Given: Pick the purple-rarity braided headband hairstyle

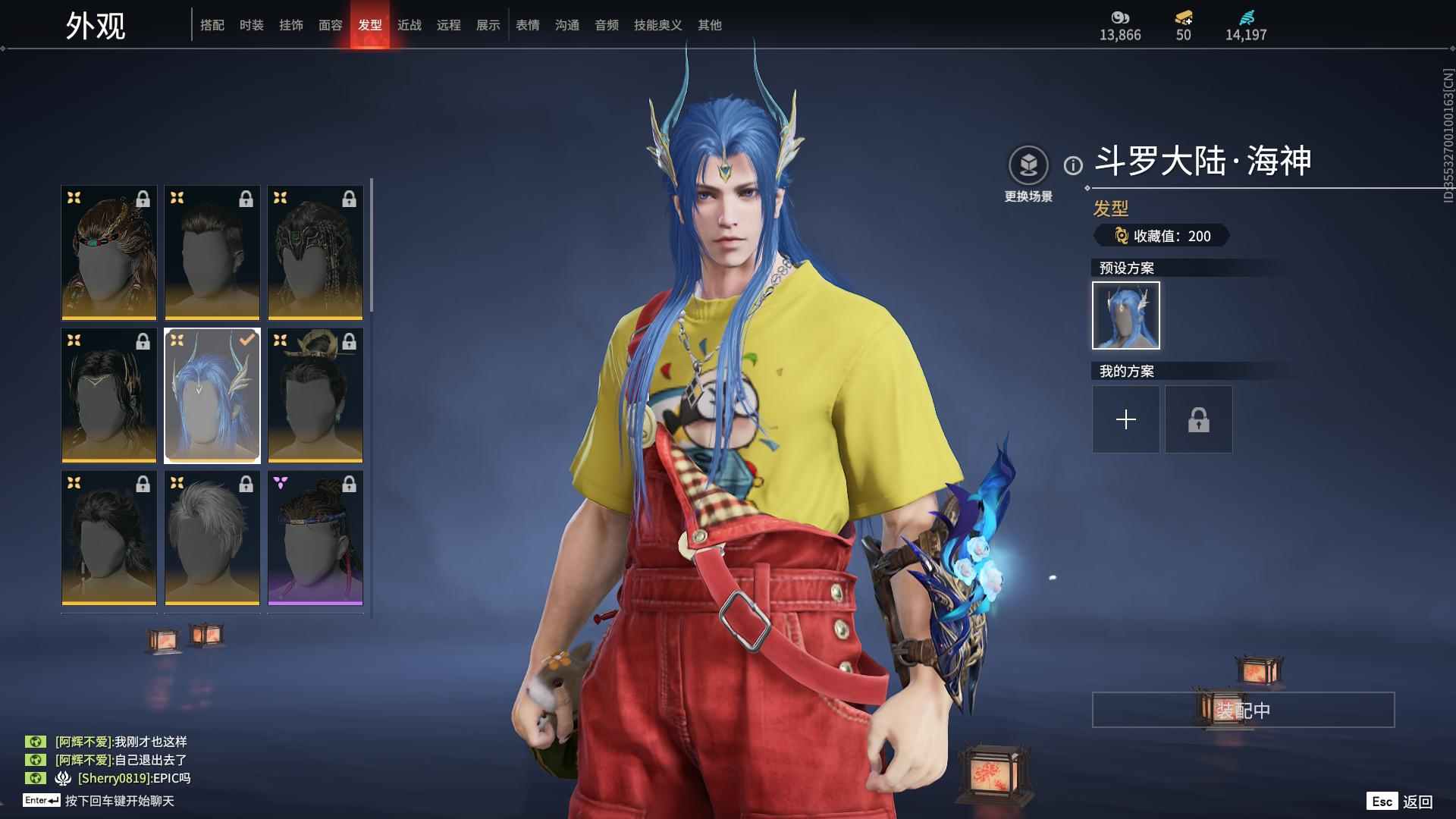Looking at the screenshot, I should 315,538.
